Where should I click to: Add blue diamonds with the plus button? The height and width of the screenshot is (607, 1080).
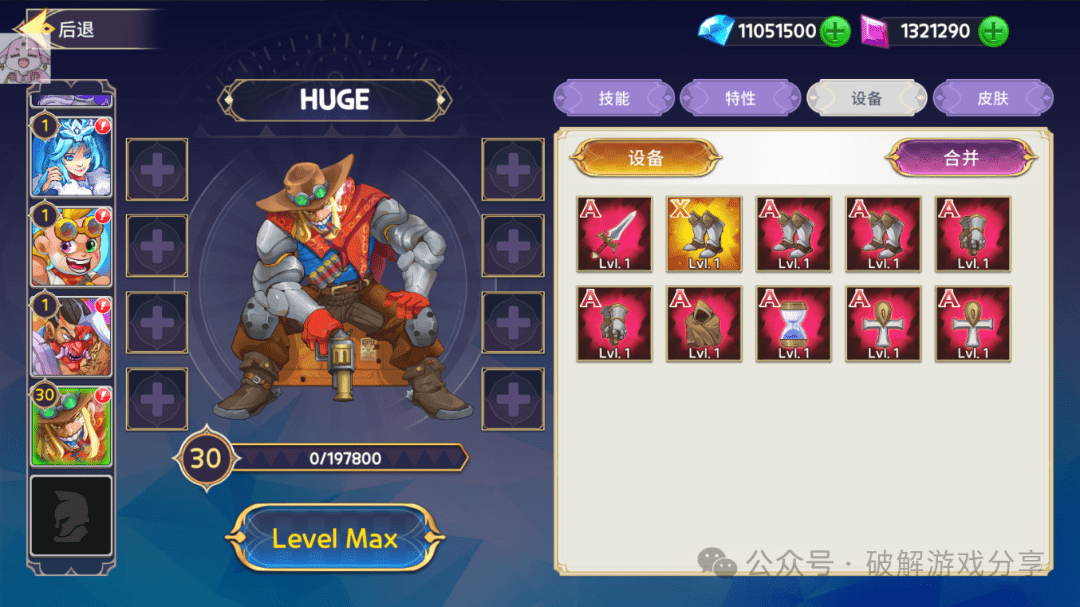(835, 32)
